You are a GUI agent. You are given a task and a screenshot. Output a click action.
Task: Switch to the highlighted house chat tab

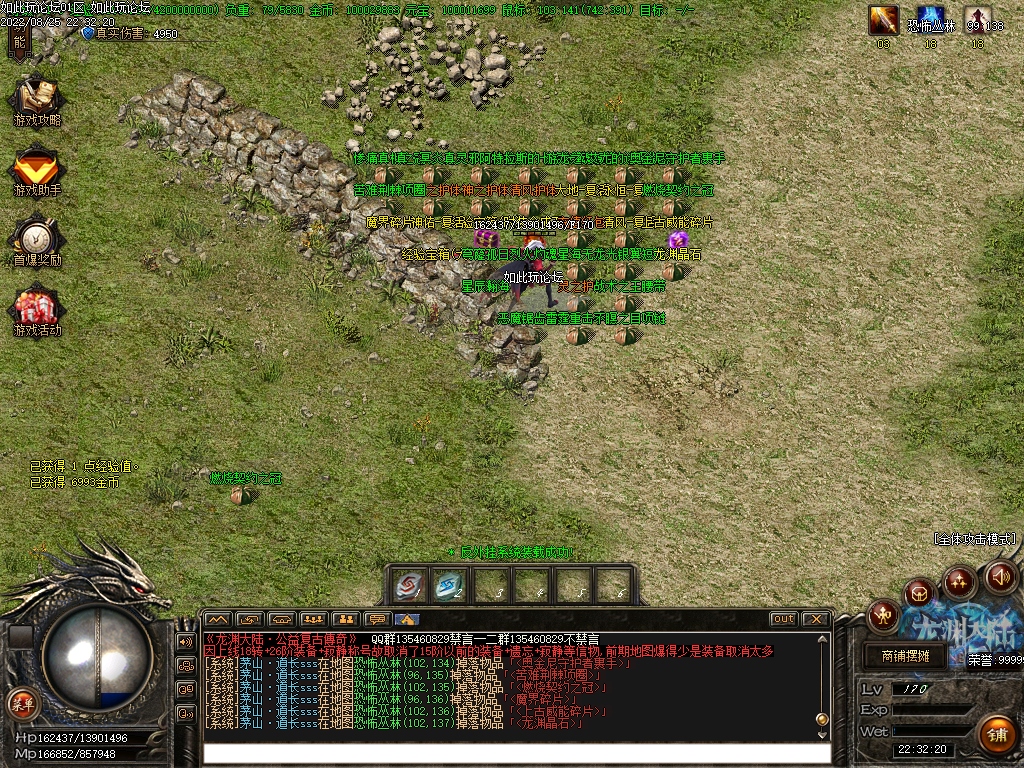pyautogui.click(x=407, y=619)
